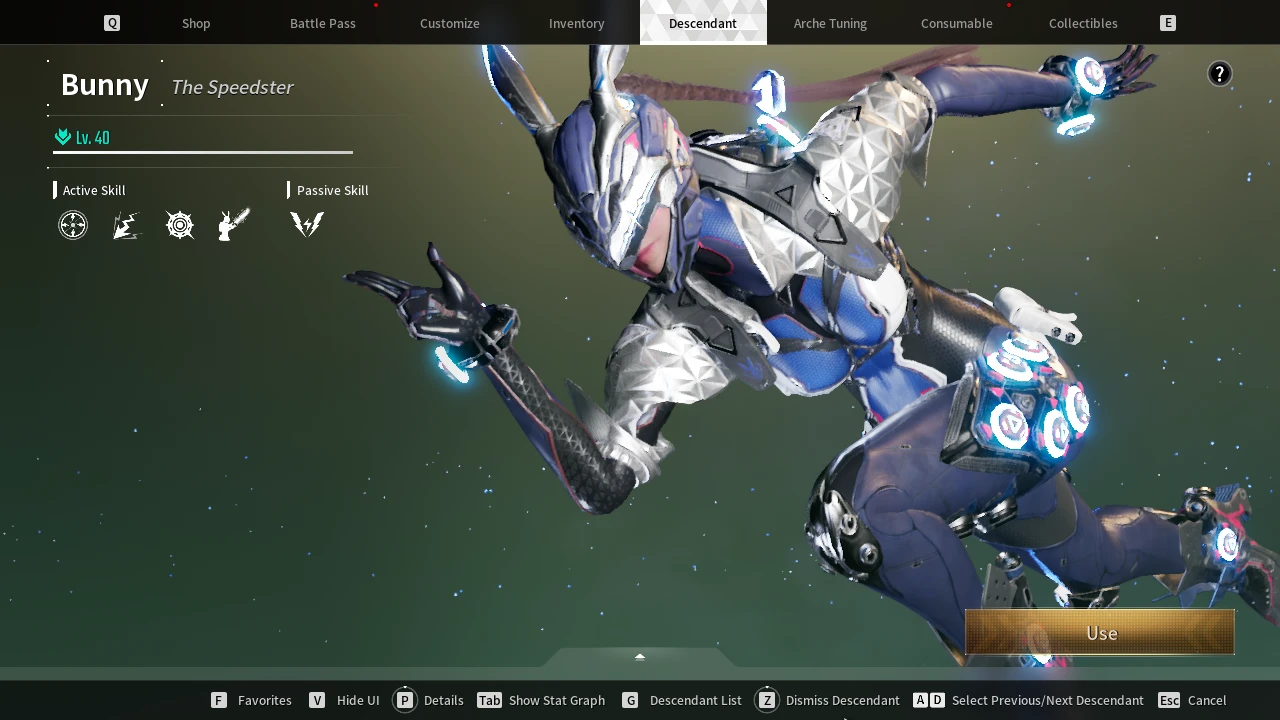Choose the third circular emblem skill icon

pos(180,225)
